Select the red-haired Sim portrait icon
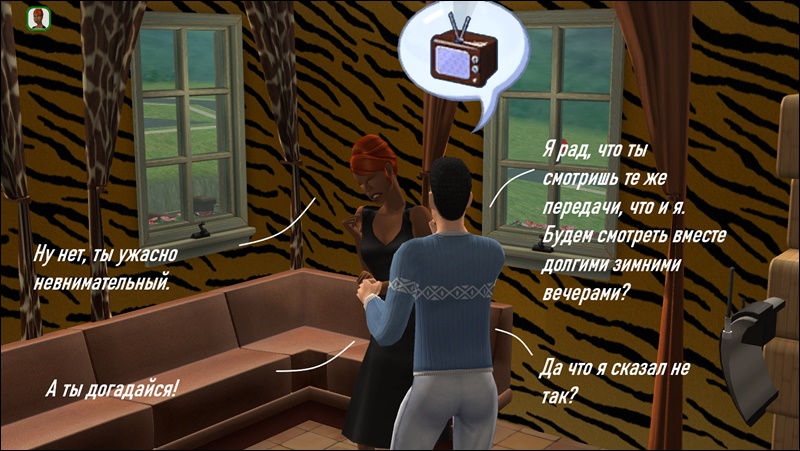 click(x=39, y=19)
